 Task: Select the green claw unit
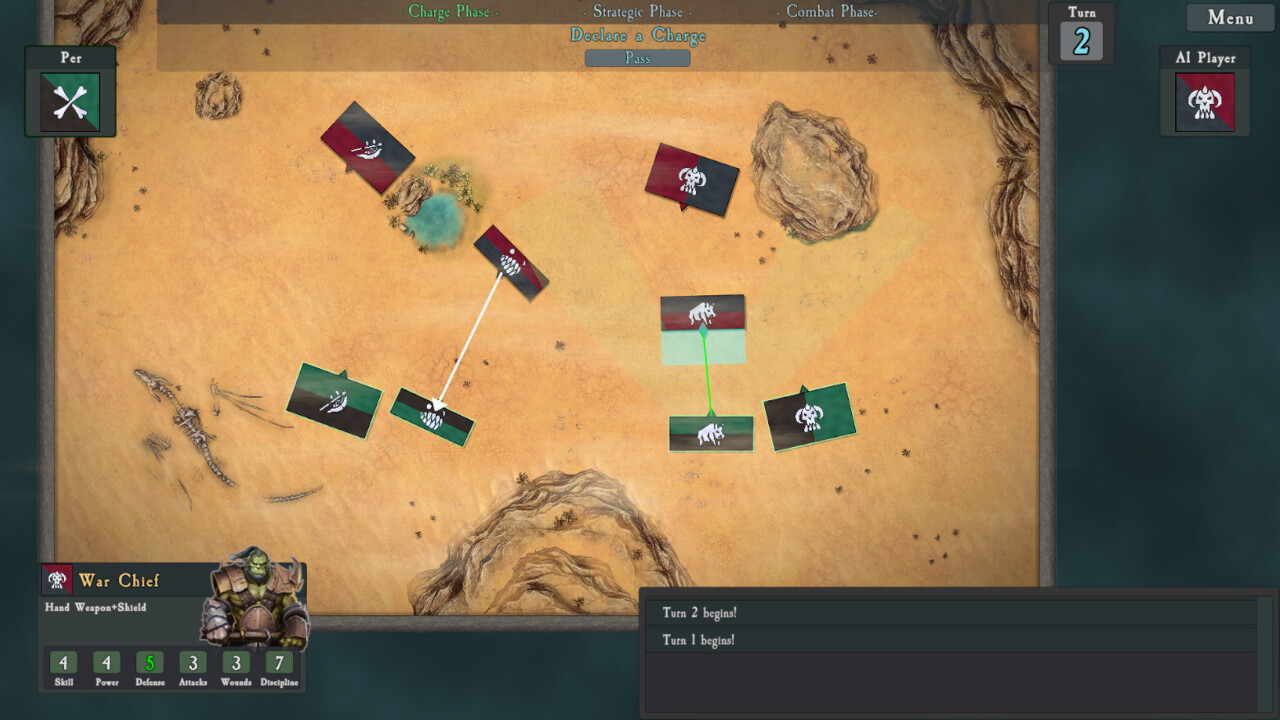coord(432,417)
